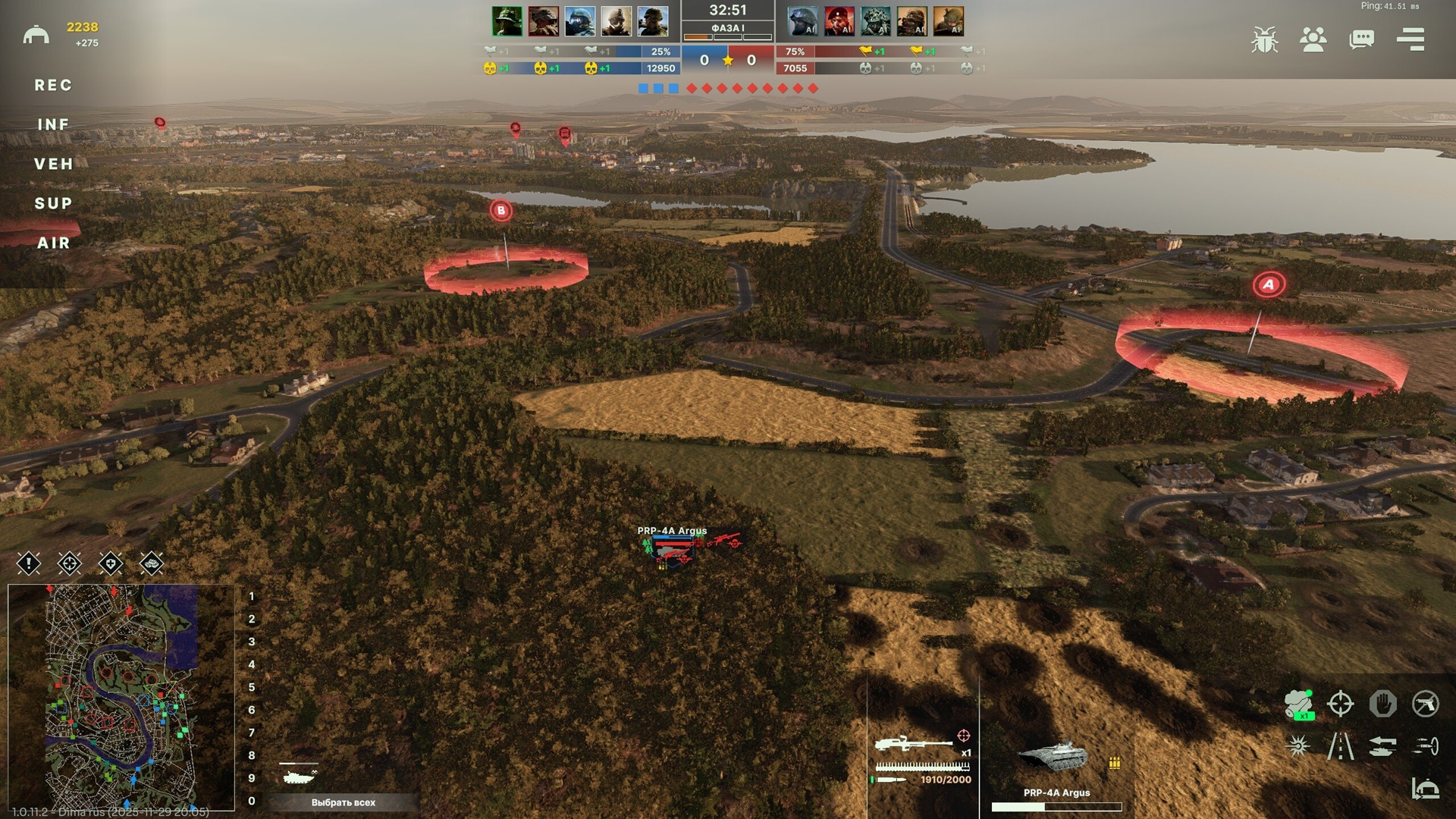Open the chat speech-bubble icon
This screenshot has height=819, width=1456.
(1361, 39)
